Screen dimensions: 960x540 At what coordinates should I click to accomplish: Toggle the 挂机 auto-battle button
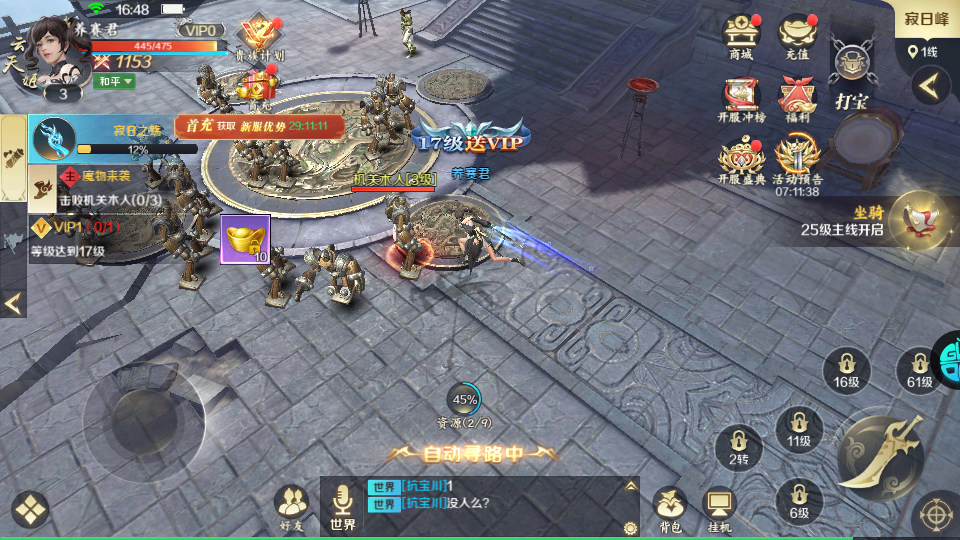719,508
